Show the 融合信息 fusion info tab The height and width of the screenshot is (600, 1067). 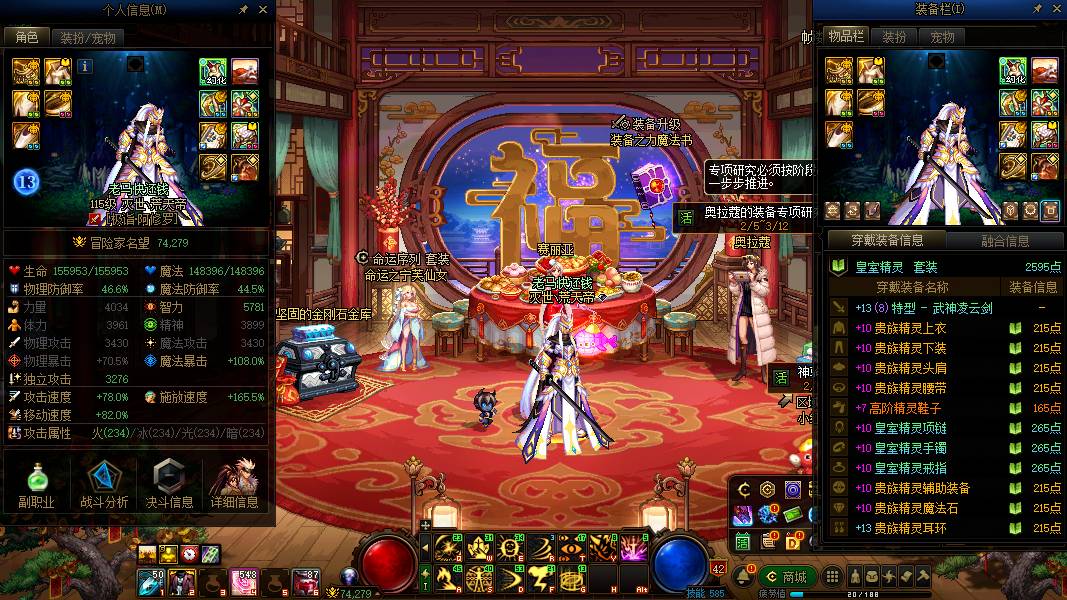coord(1005,240)
